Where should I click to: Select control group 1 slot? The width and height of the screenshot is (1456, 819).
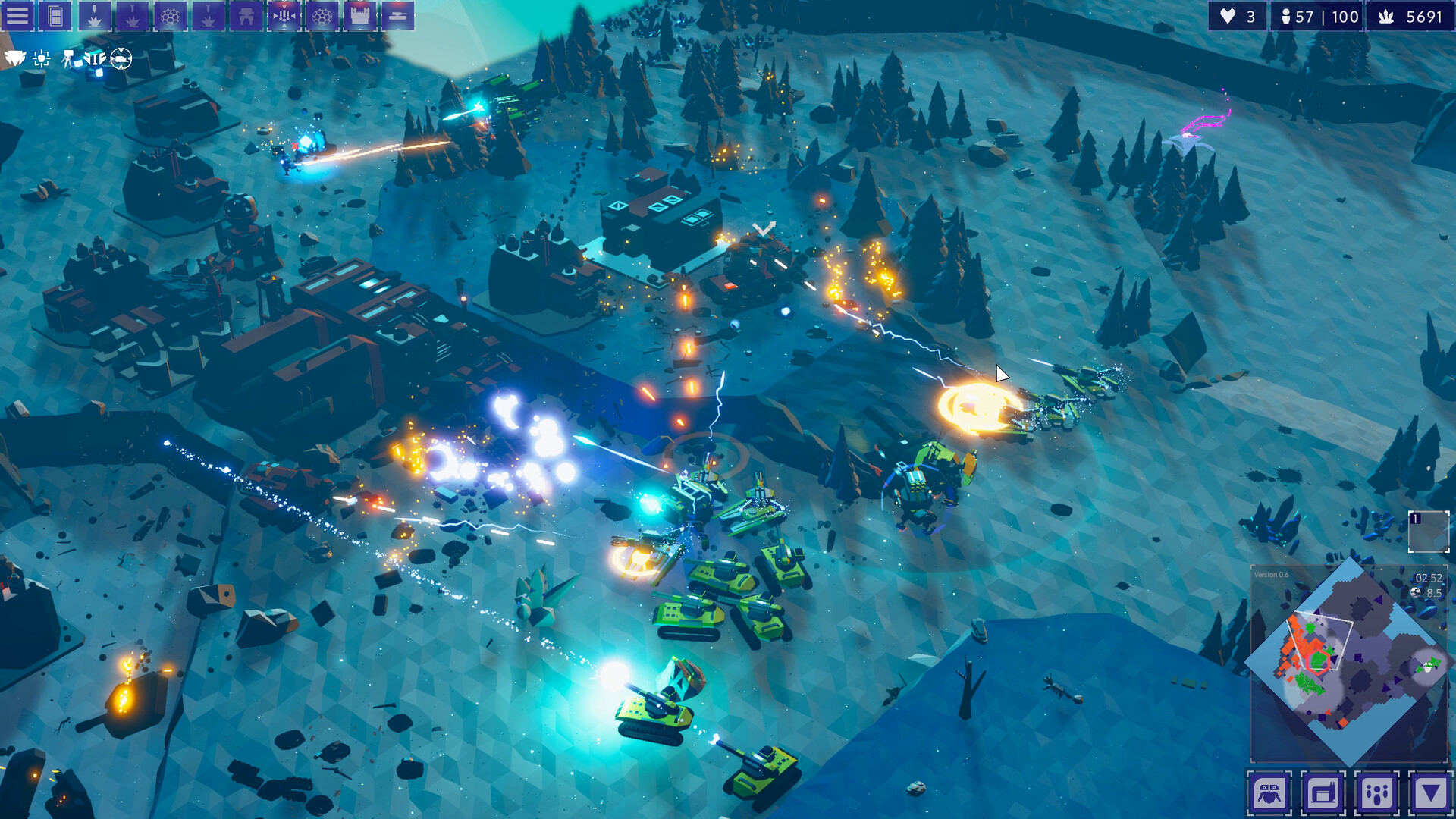pyautogui.click(x=1428, y=531)
